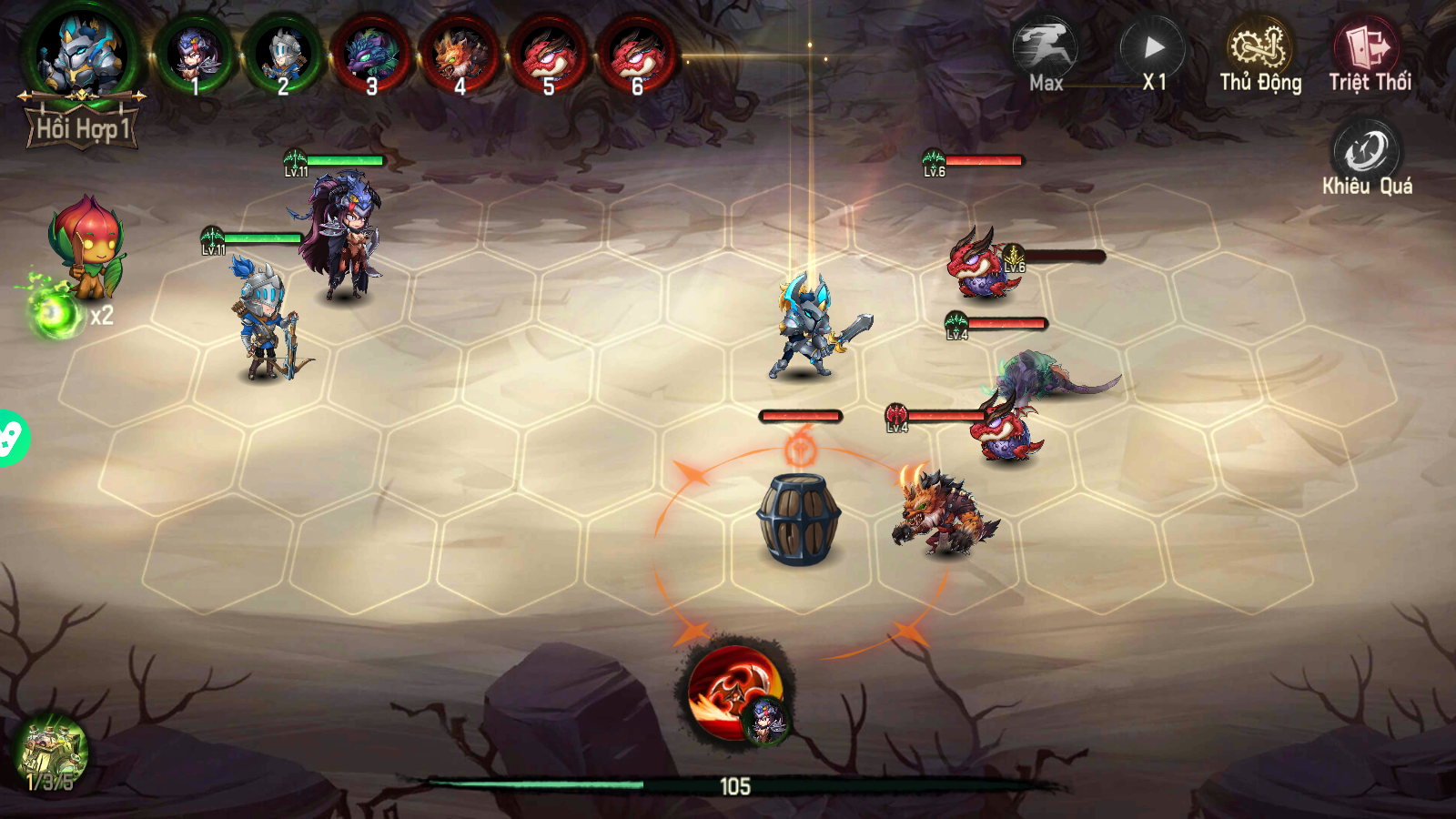Select the Khiêu Quá skip icon
This screenshot has width=1456, height=819.
tap(1365, 150)
